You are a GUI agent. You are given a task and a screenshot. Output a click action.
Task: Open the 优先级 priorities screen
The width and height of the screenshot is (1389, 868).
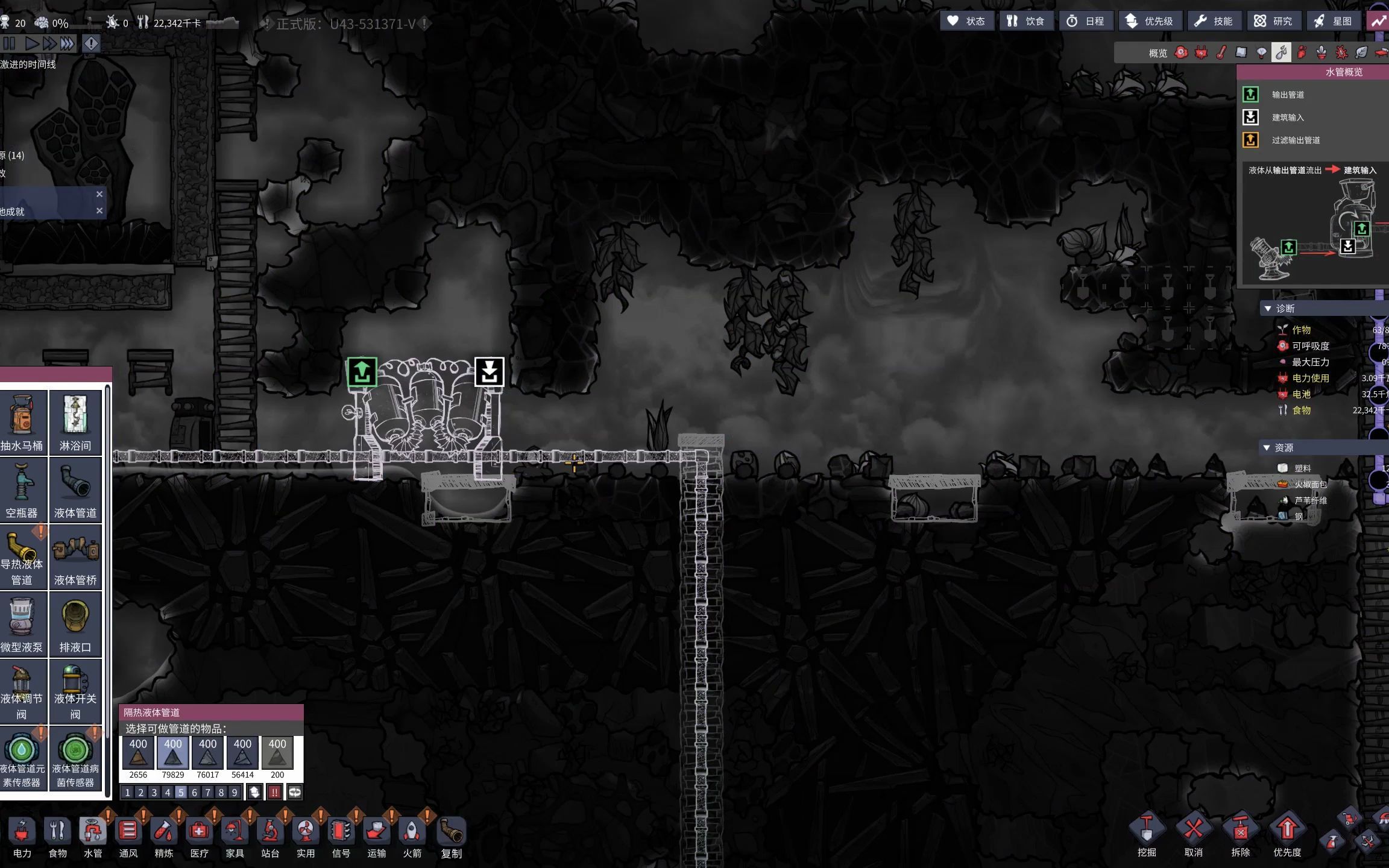click(1150, 21)
